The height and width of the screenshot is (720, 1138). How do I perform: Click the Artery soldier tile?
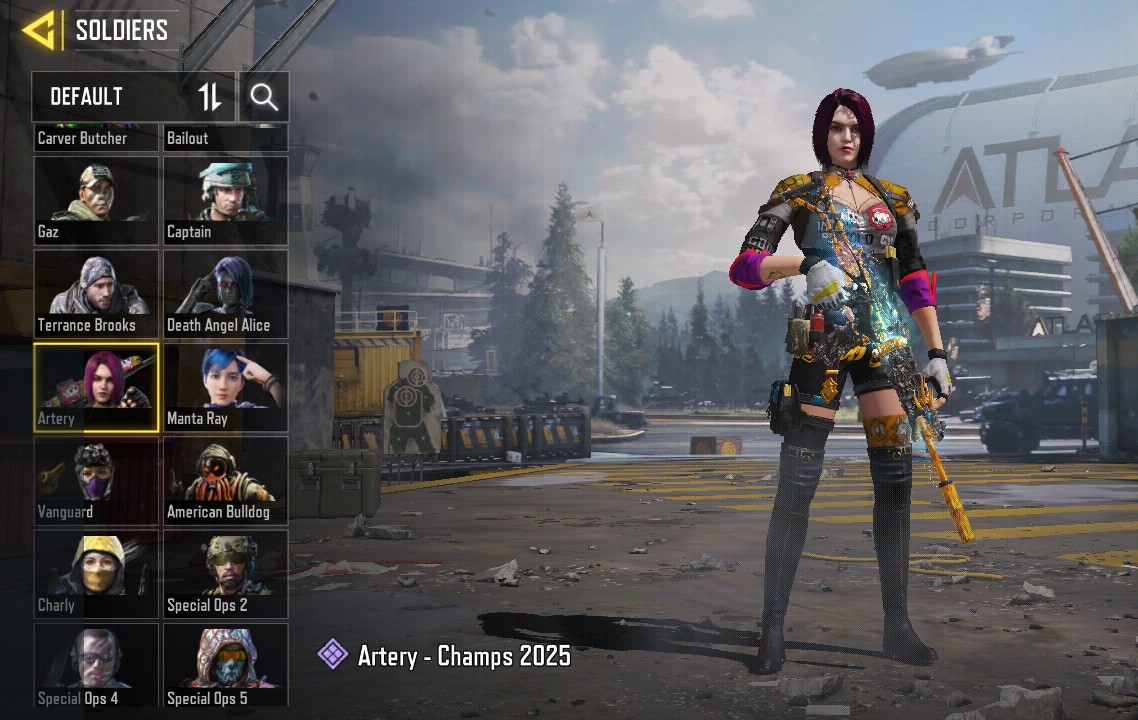point(96,387)
